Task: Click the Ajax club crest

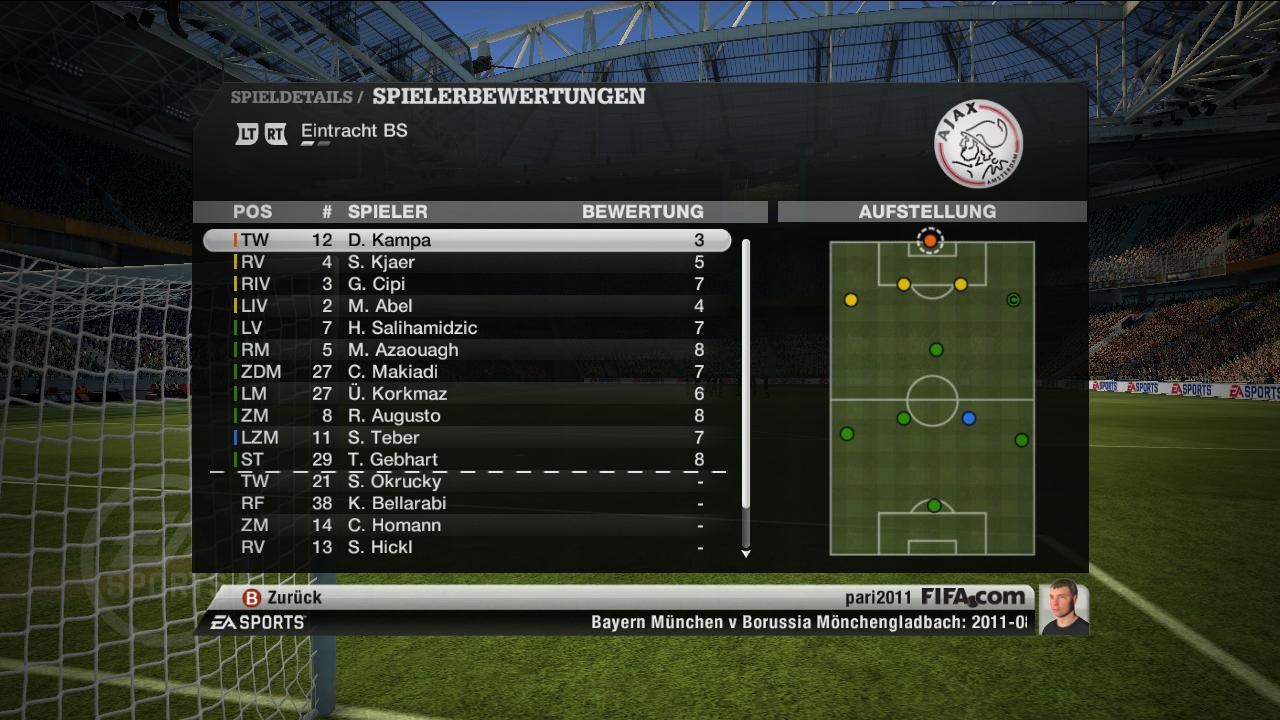Action: [978, 143]
